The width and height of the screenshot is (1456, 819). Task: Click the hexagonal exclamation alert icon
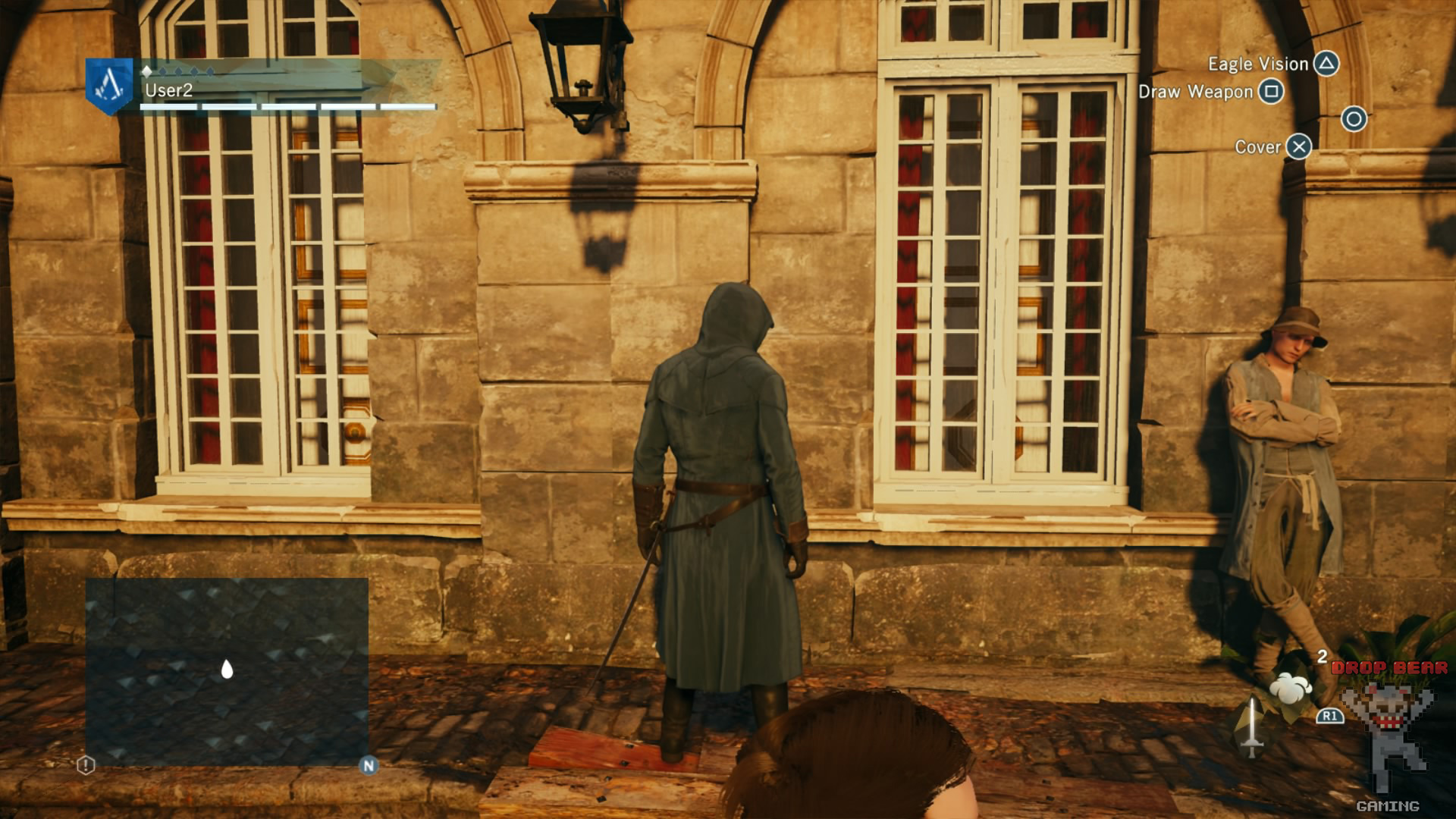coord(86,765)
